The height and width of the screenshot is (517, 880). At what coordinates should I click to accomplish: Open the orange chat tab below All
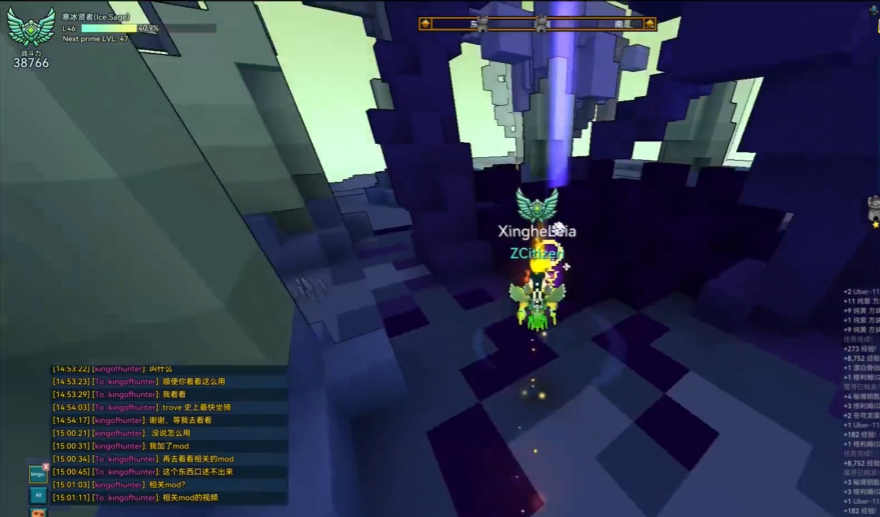(38, 513)
